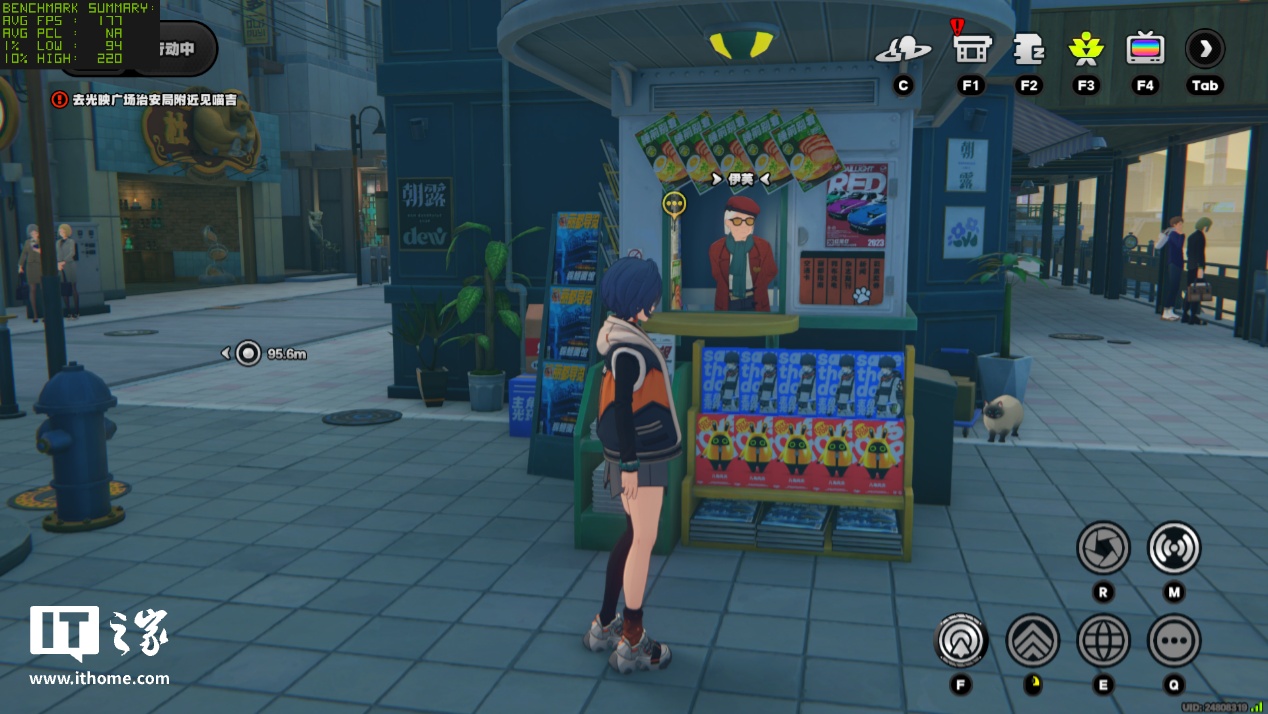
Task: Click the signal waves round button
Action: point(1174,547)
